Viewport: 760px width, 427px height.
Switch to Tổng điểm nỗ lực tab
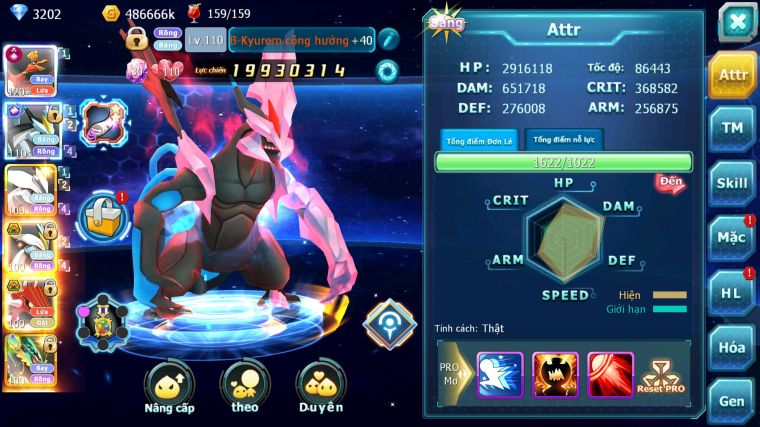point(563,139)
